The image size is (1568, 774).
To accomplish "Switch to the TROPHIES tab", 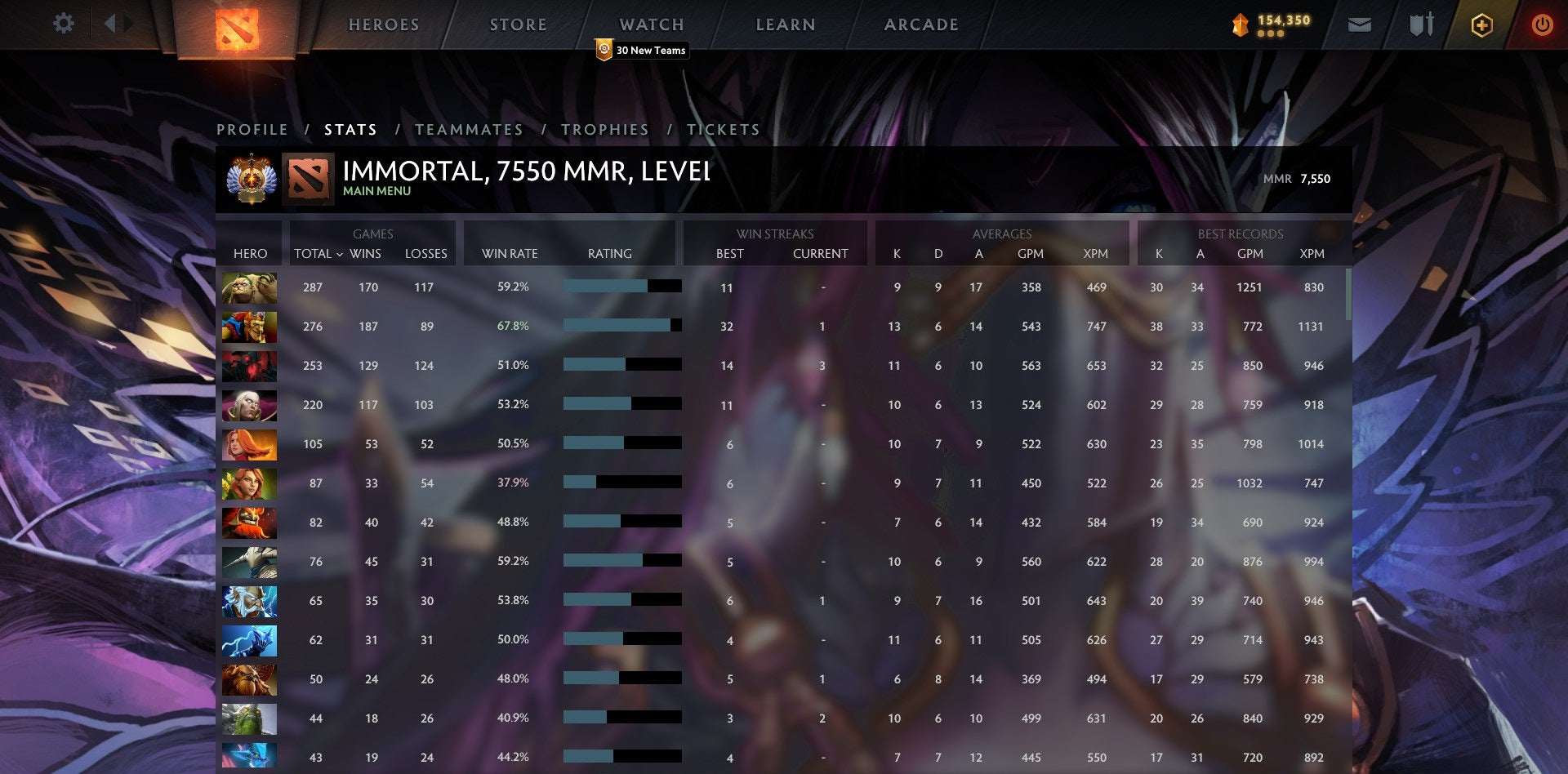I will [604, 129].
